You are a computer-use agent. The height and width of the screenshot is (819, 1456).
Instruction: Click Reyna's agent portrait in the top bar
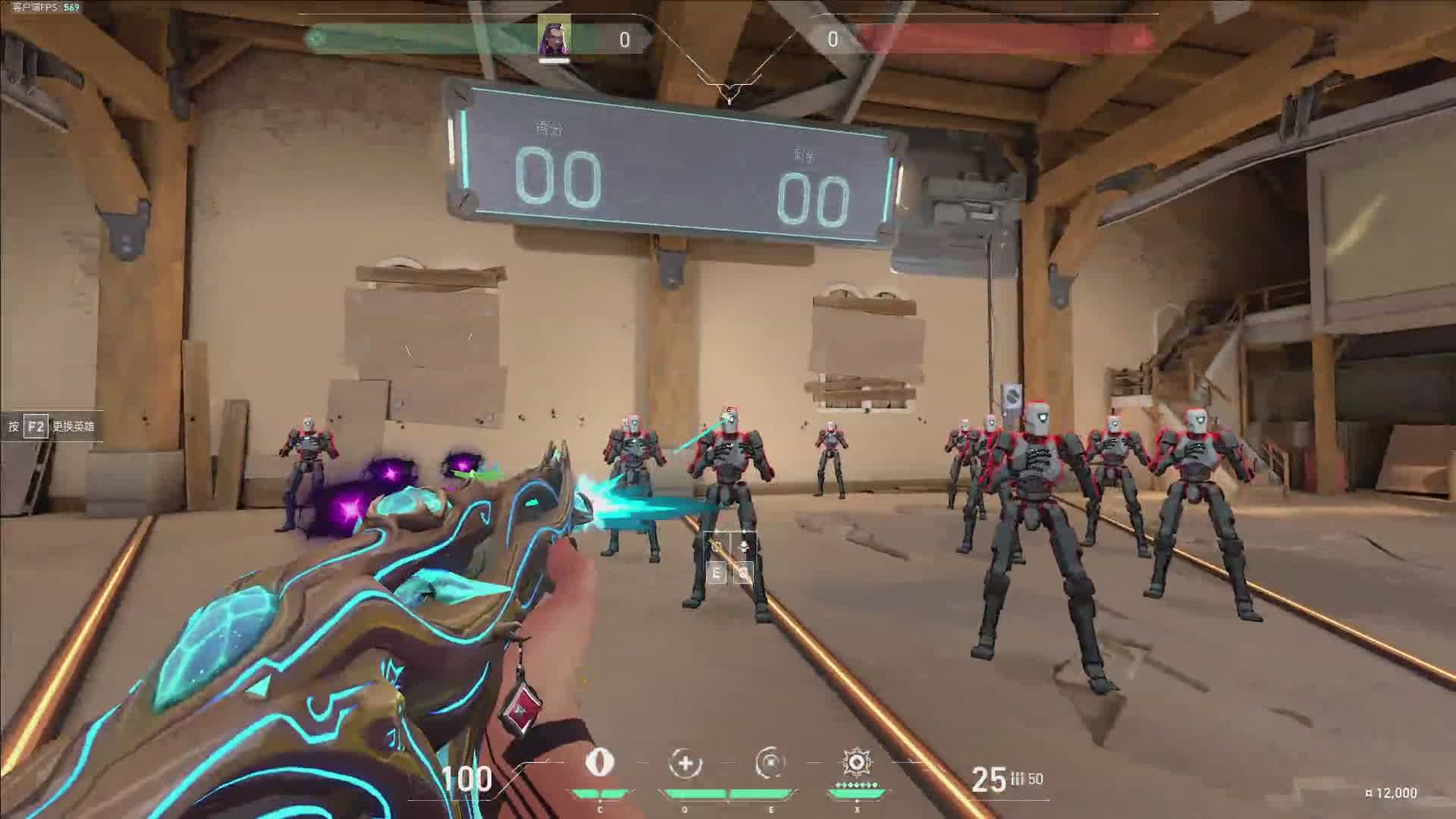point(554,36)
